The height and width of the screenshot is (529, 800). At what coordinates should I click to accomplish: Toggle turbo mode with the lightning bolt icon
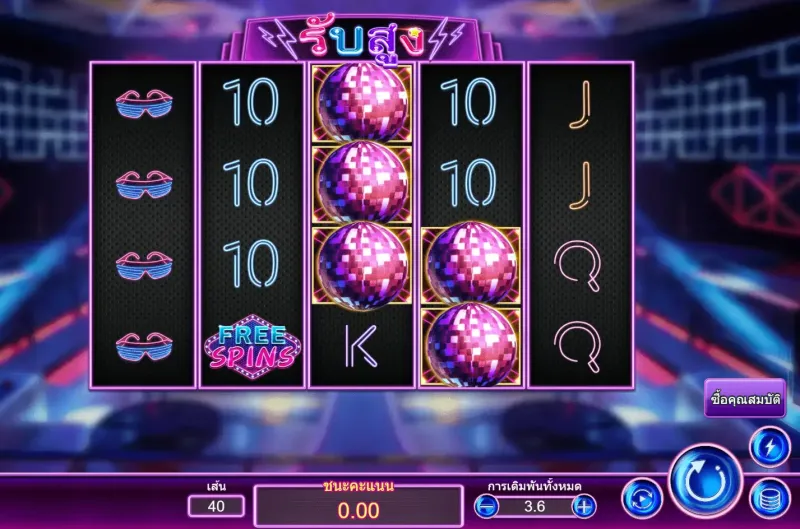tap(769, 446)
